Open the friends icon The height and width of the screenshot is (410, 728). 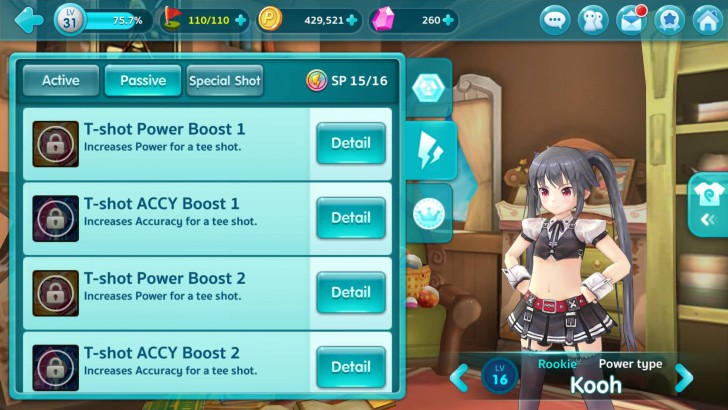point(594,20)
